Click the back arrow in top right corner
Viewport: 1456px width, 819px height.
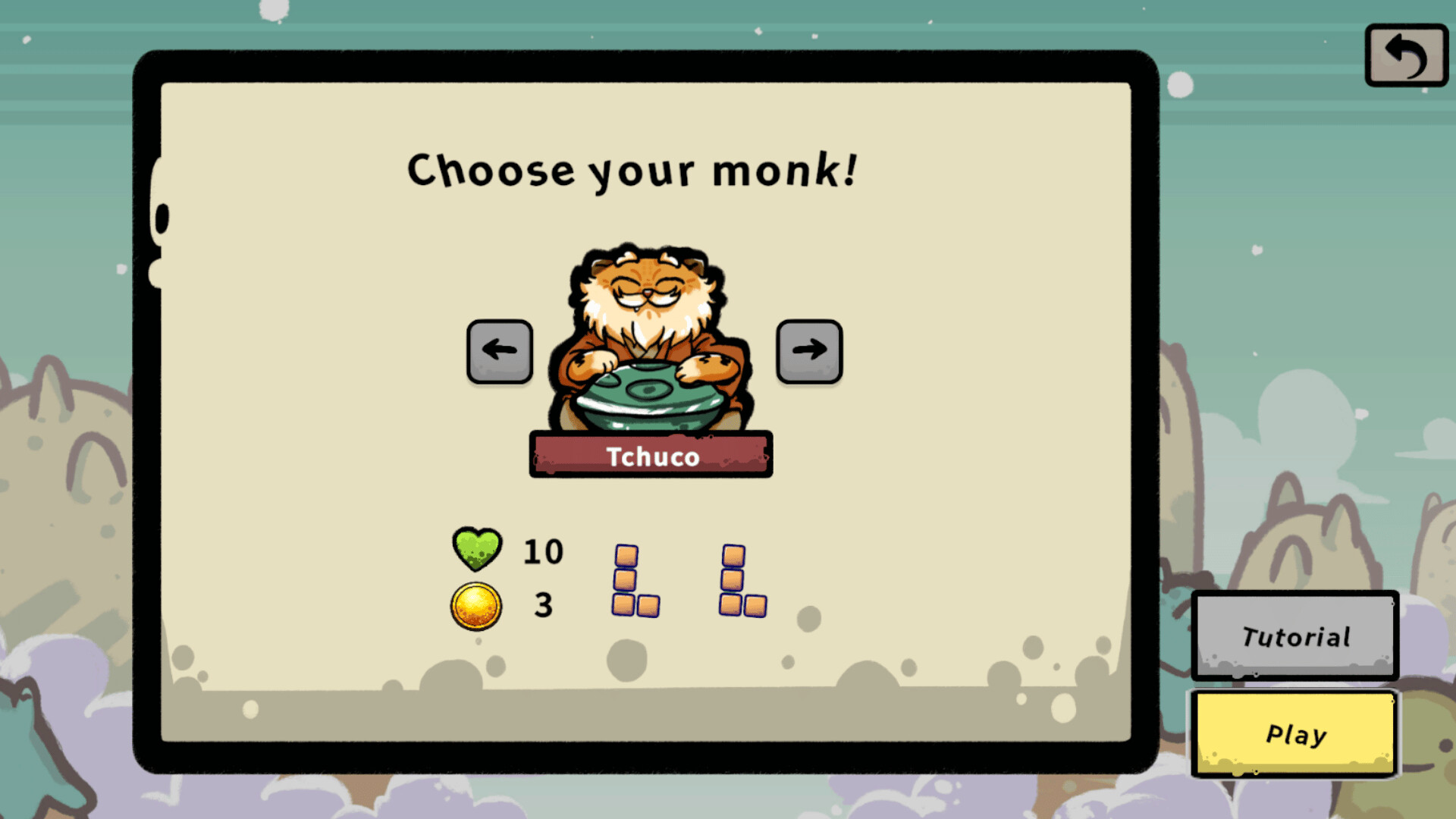point(1406,56)
